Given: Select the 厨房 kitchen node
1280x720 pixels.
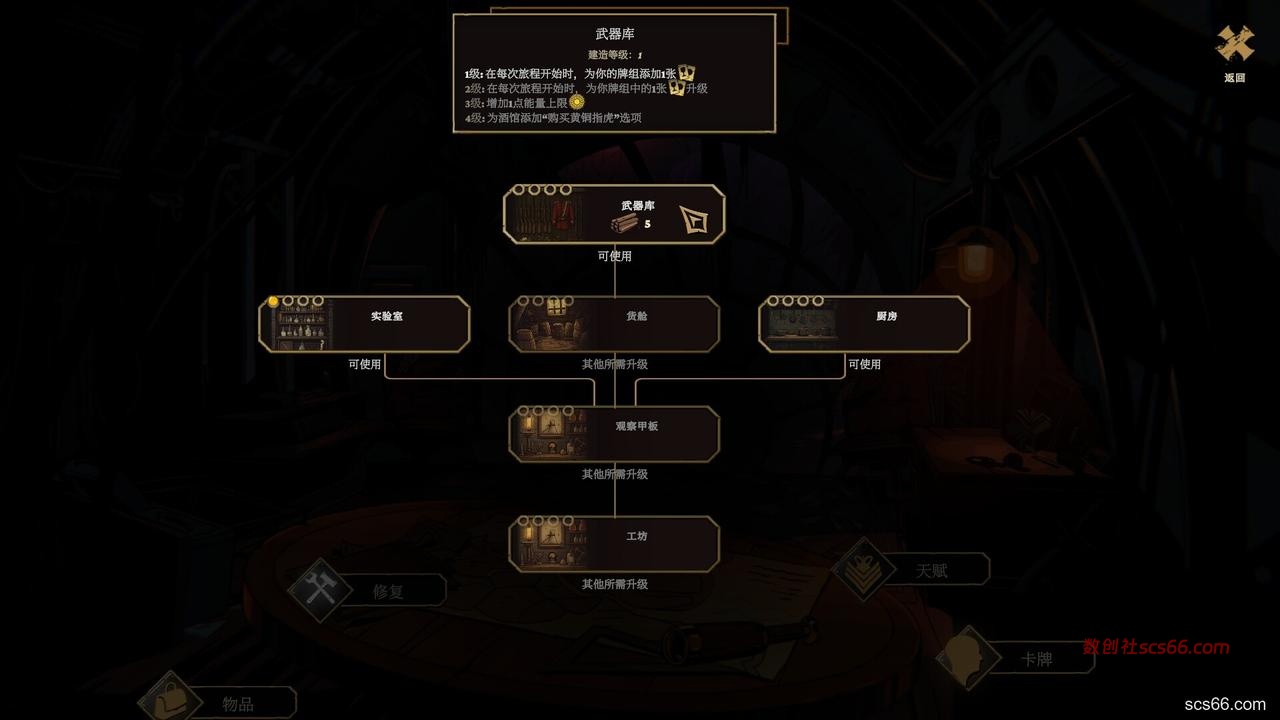Looking at the screenshot, I should coord(864,324).
